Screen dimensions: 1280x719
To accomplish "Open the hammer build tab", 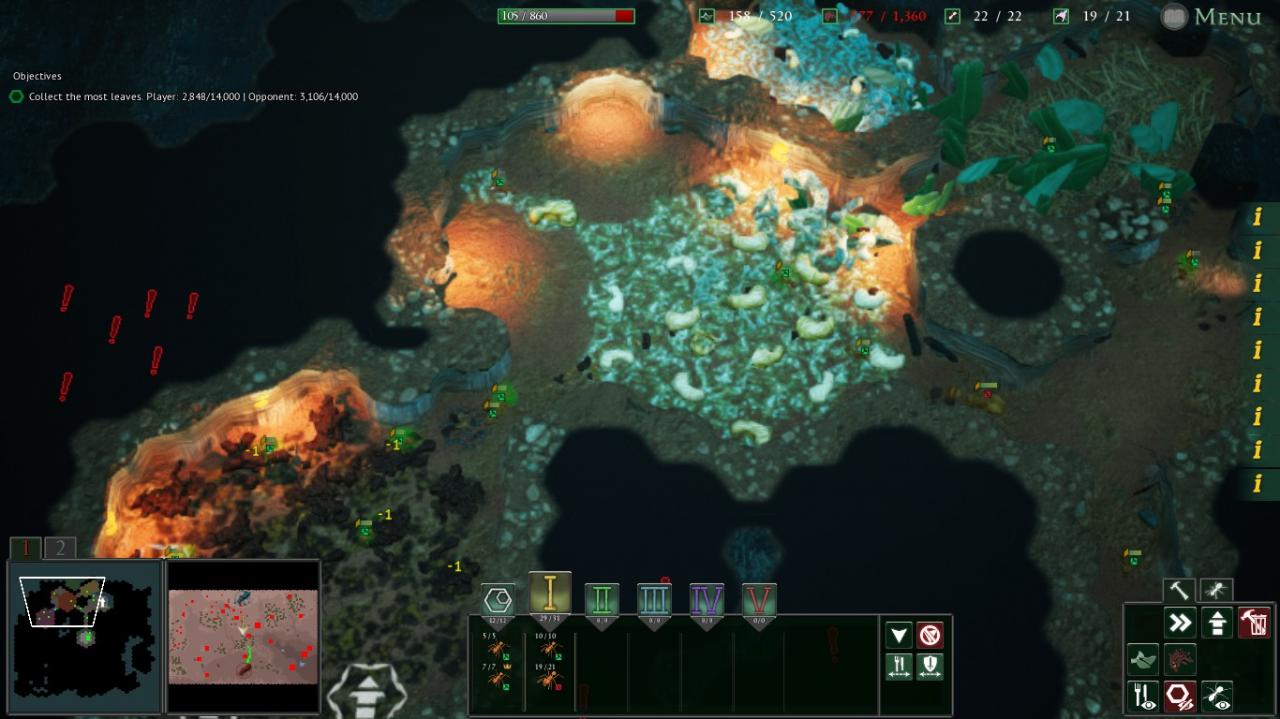I will click(x=1180, y=590).
